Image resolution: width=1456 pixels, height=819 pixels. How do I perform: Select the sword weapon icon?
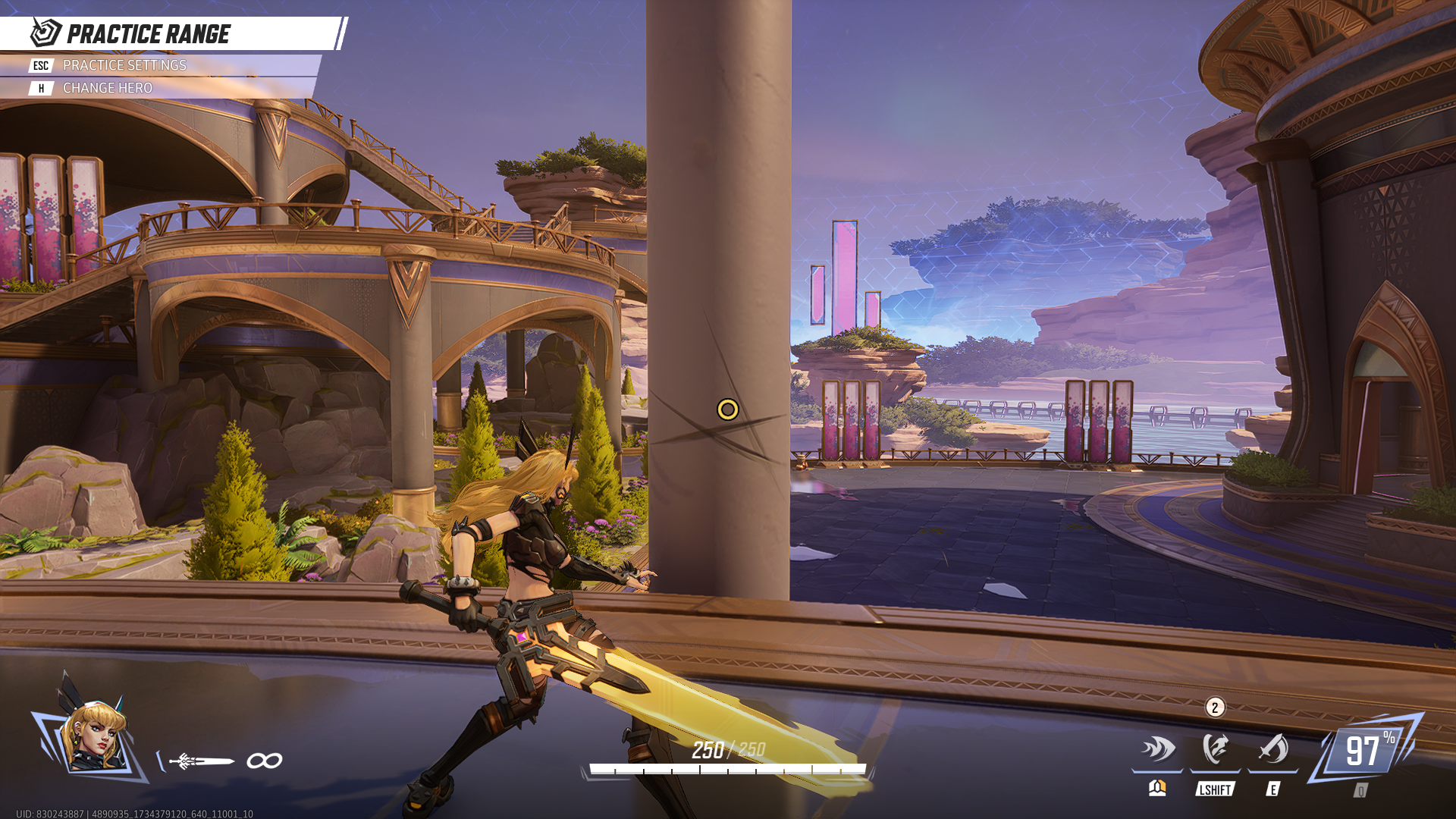pyautogui.click(x=202, y=761)
